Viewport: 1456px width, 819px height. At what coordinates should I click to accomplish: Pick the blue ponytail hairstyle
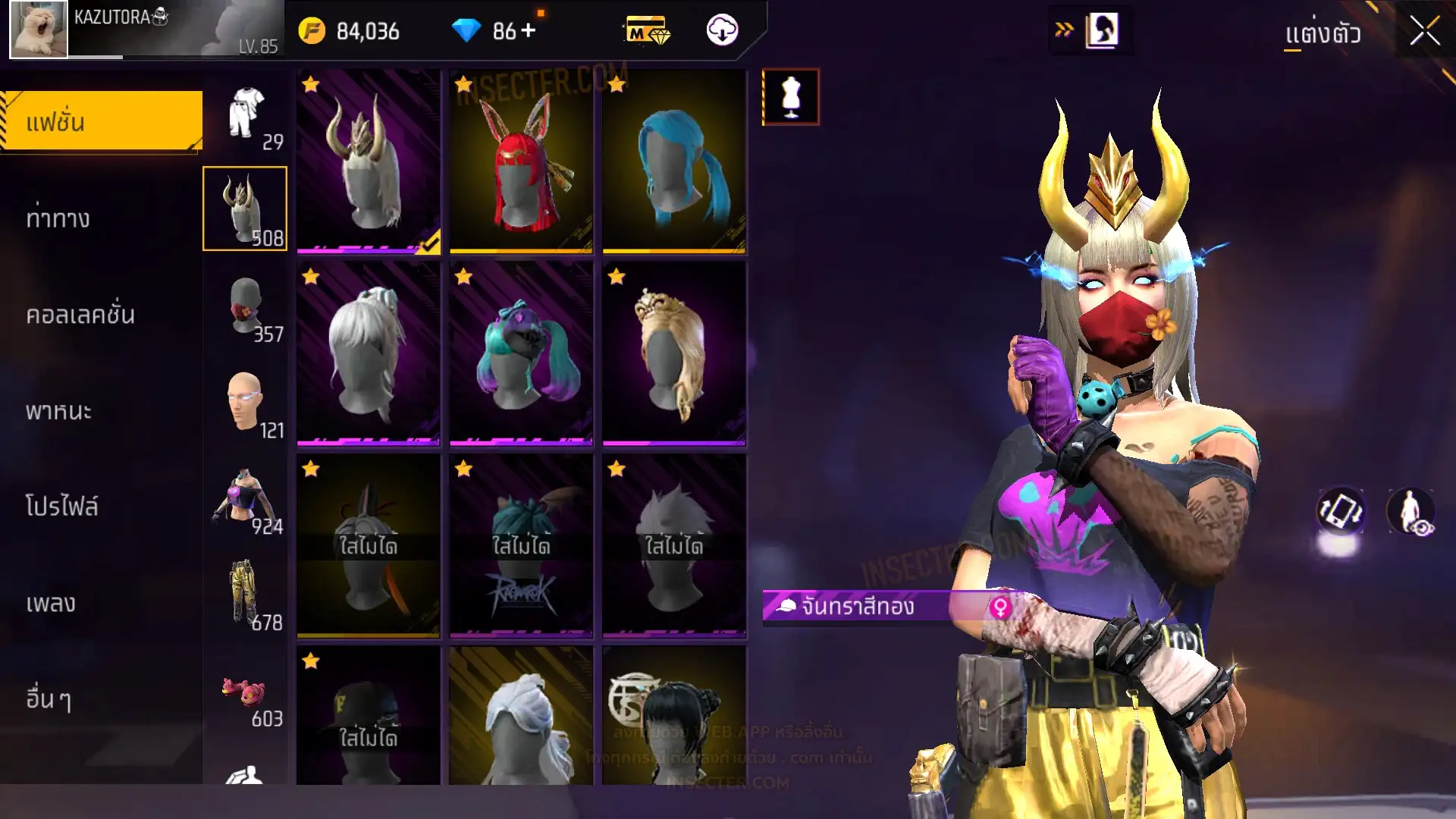click(674, 161)
